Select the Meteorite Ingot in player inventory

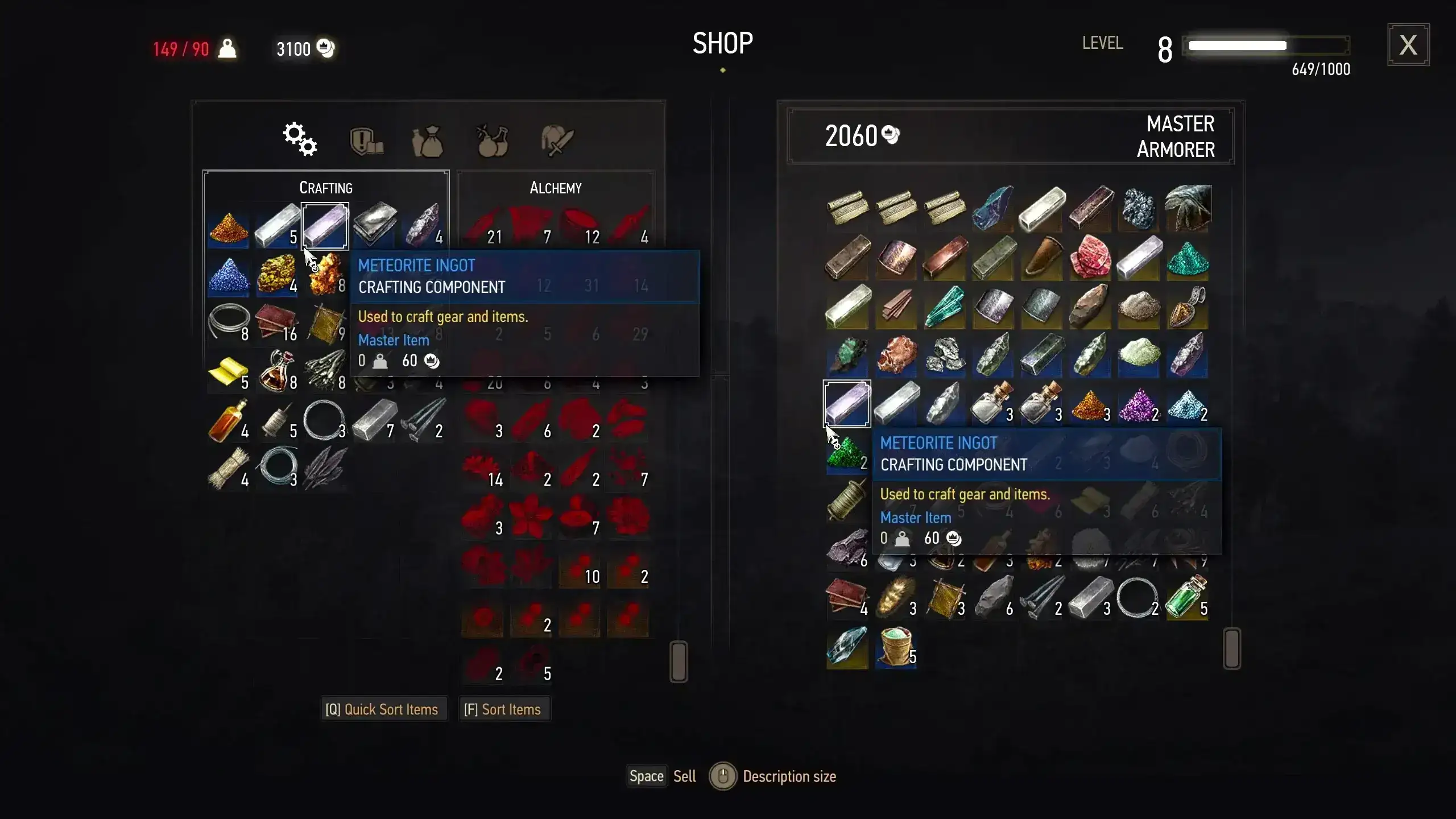325,226
